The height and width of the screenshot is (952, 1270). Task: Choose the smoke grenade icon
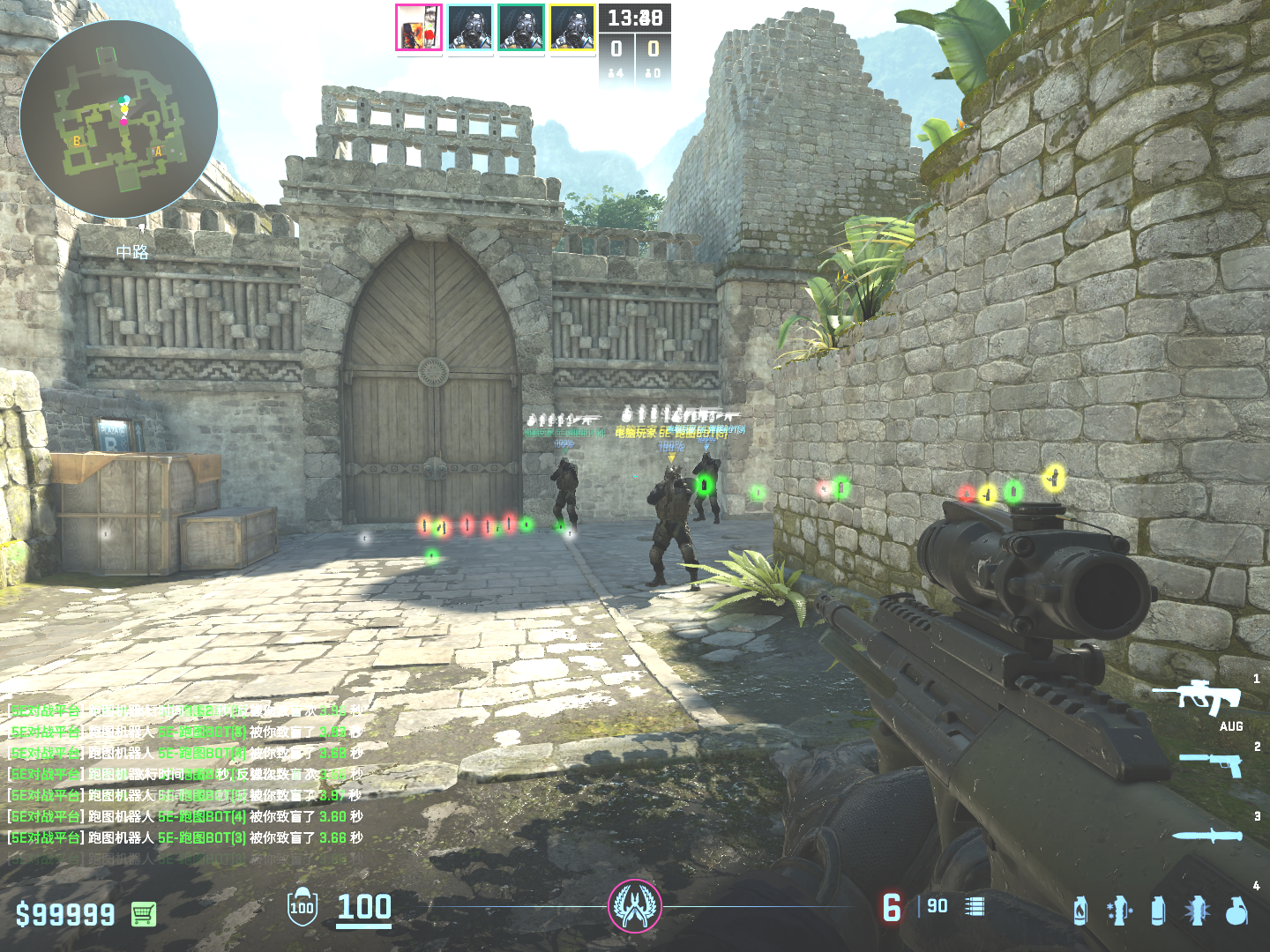point(1158,911)
